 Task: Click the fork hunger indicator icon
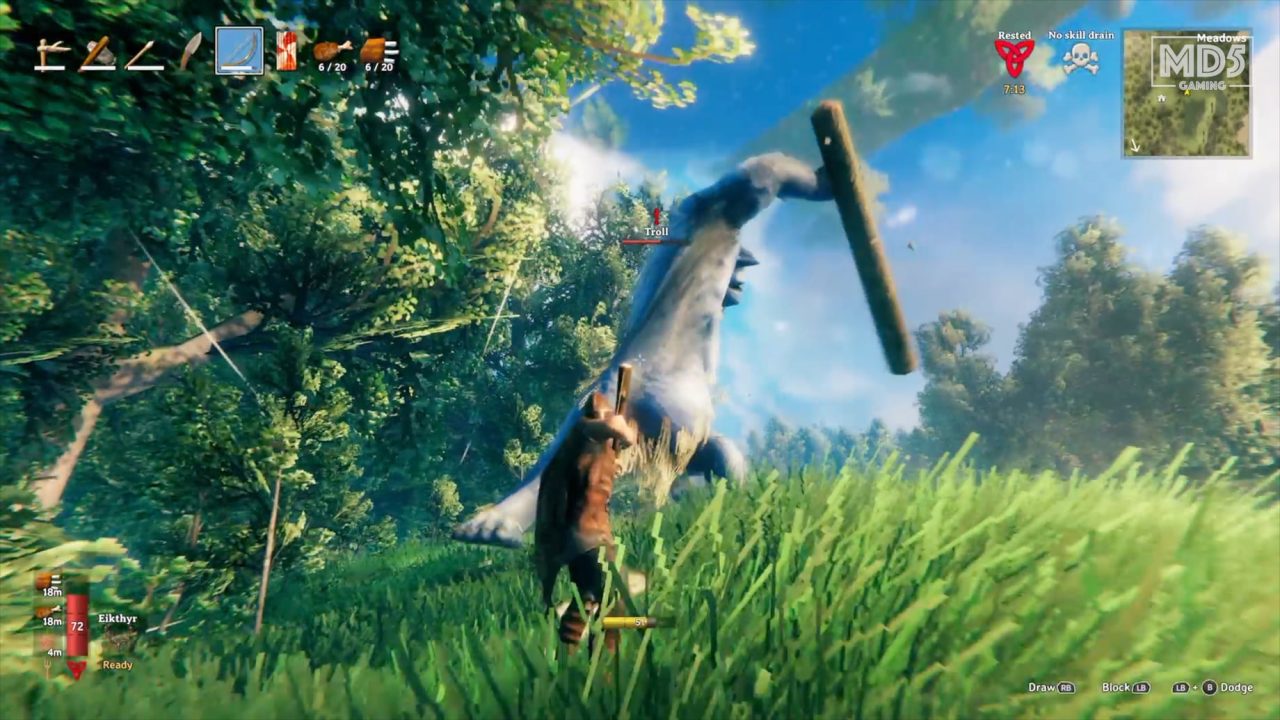[x=48, y=666]
